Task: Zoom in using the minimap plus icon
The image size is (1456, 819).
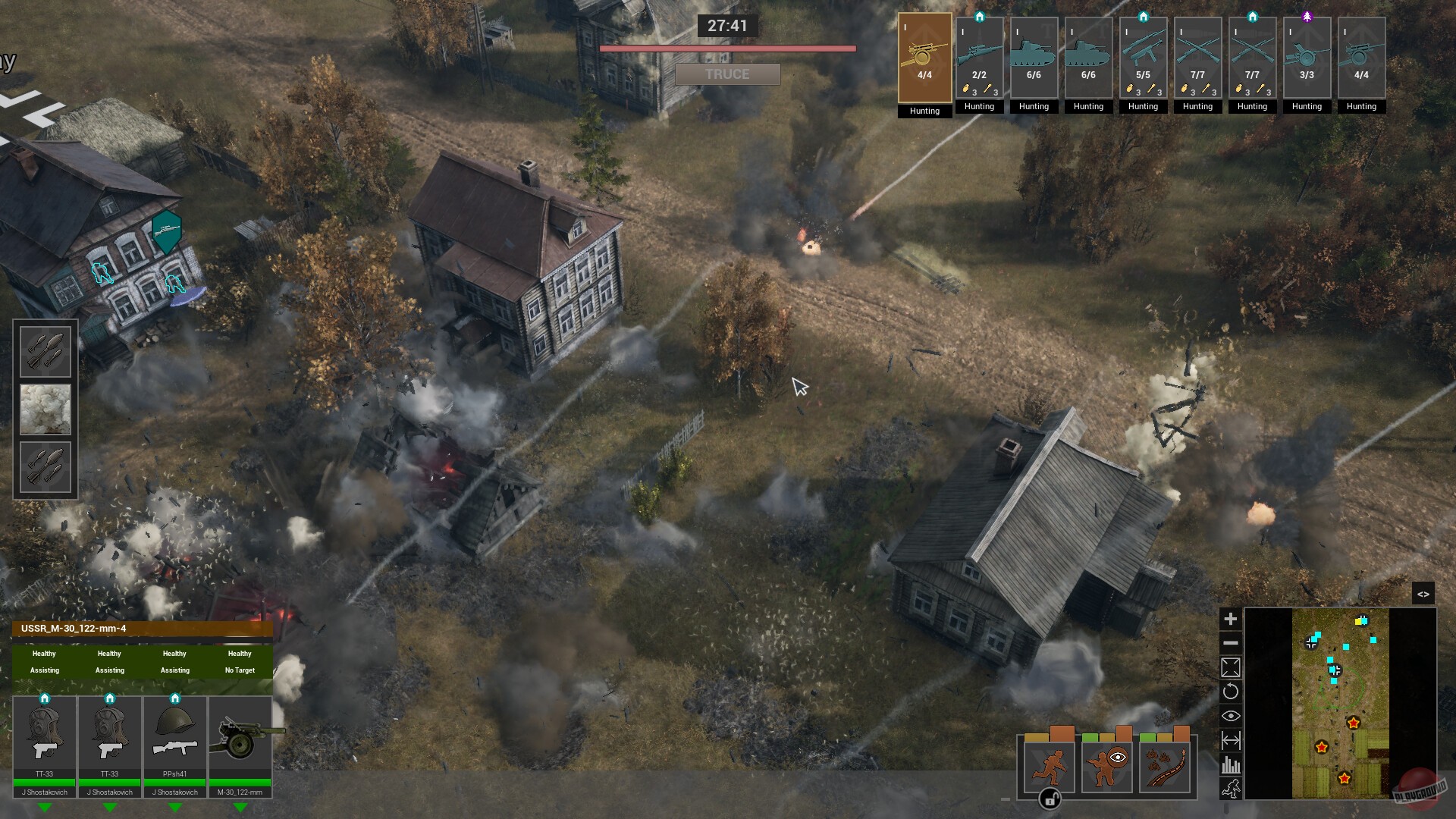Action: tap(1231, 618)
